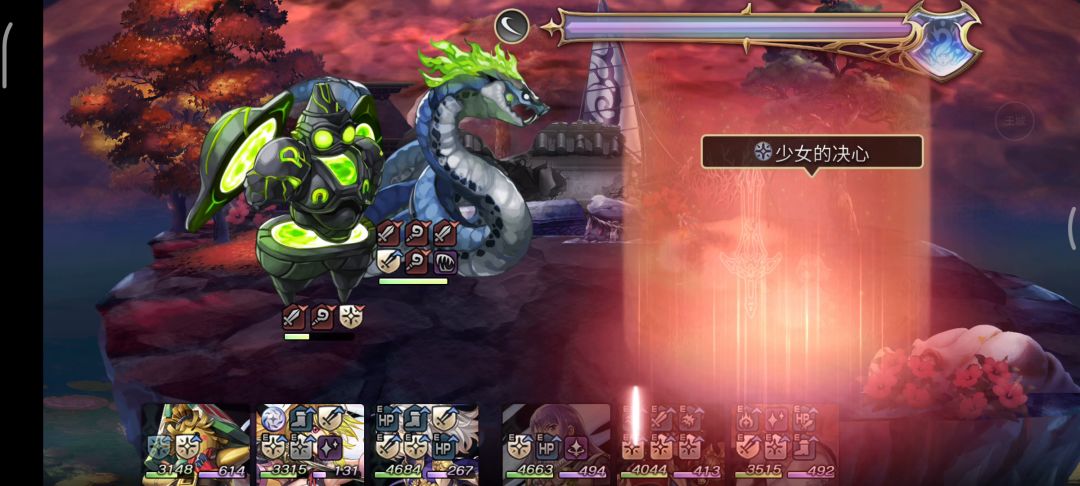
Task: Pick the purple-haired reserve member with 4663 HP
Action: tap(556, 442)
